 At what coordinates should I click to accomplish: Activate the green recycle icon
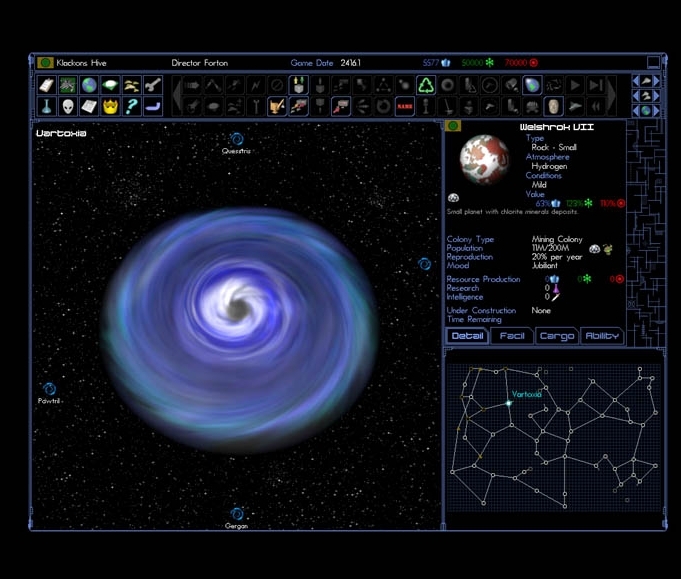(426, 86)
